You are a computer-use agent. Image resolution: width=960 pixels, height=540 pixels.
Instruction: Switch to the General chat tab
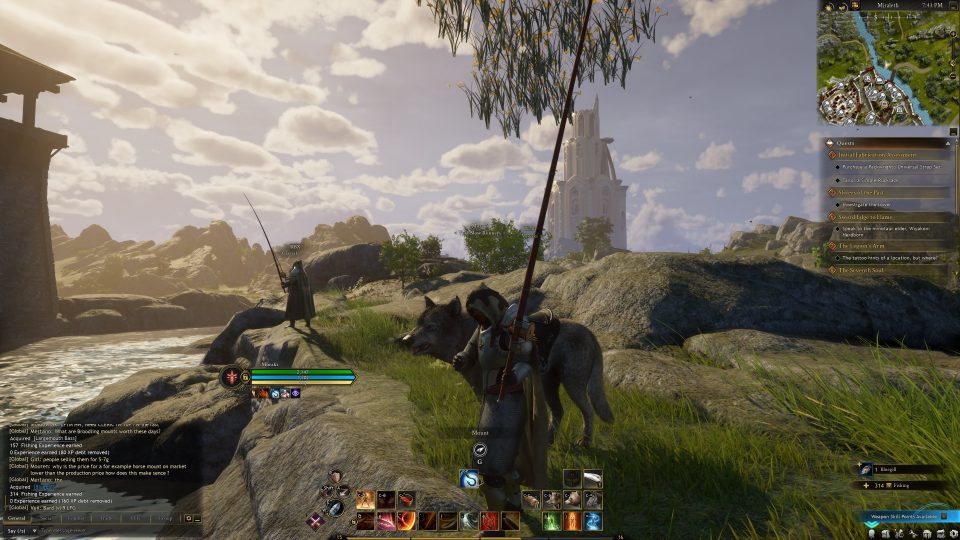[16, 518]
